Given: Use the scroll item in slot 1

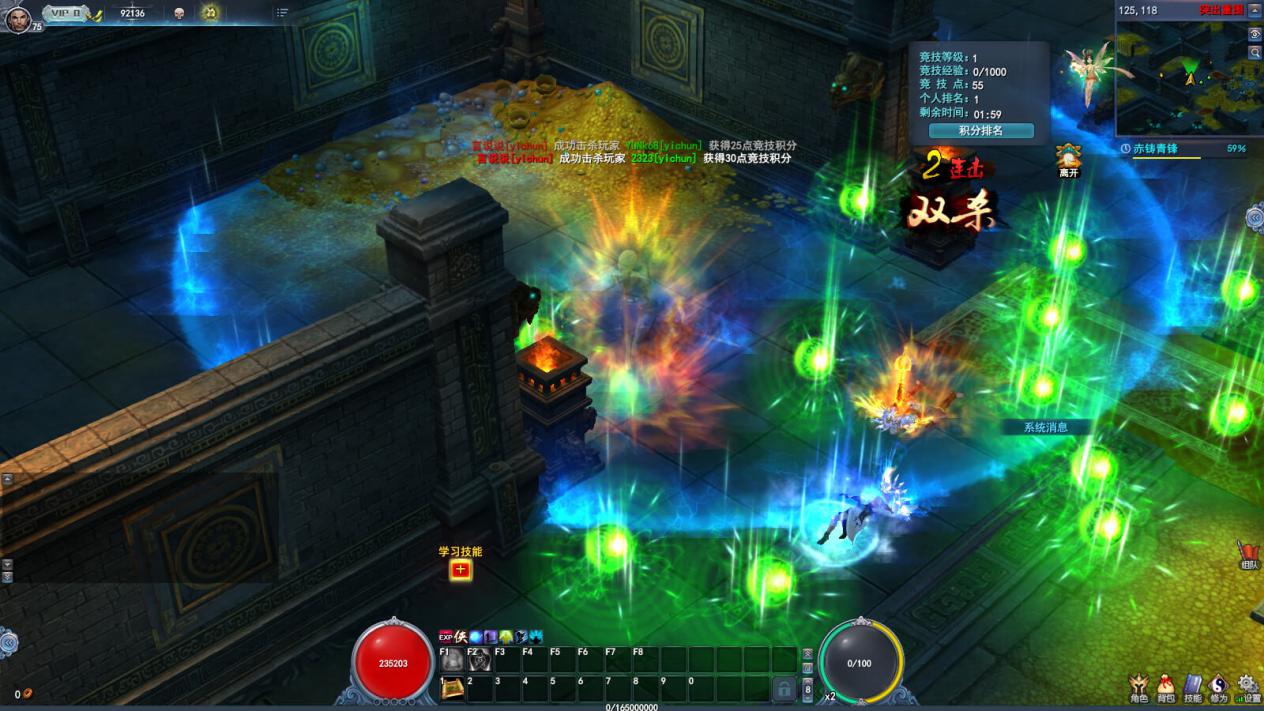Looking at the screenshot, I should click(x=453, y=688).
